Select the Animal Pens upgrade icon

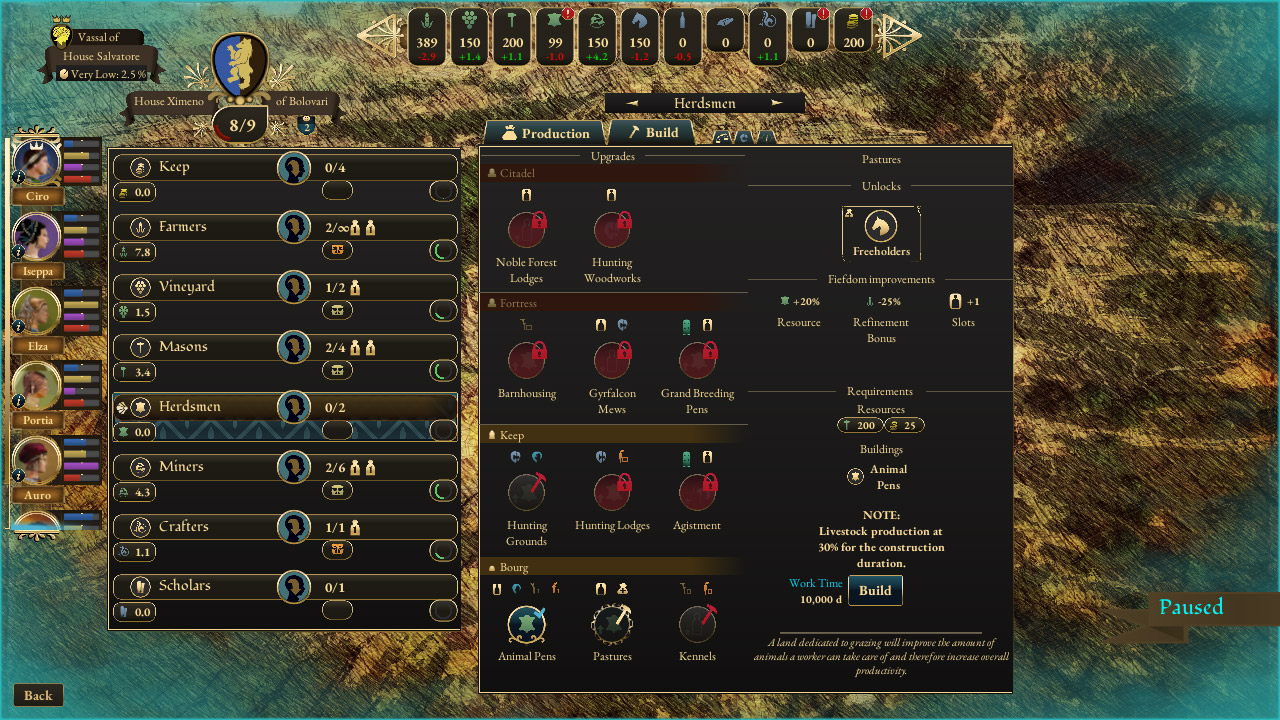pyautogui.click(x=527, y=623)
